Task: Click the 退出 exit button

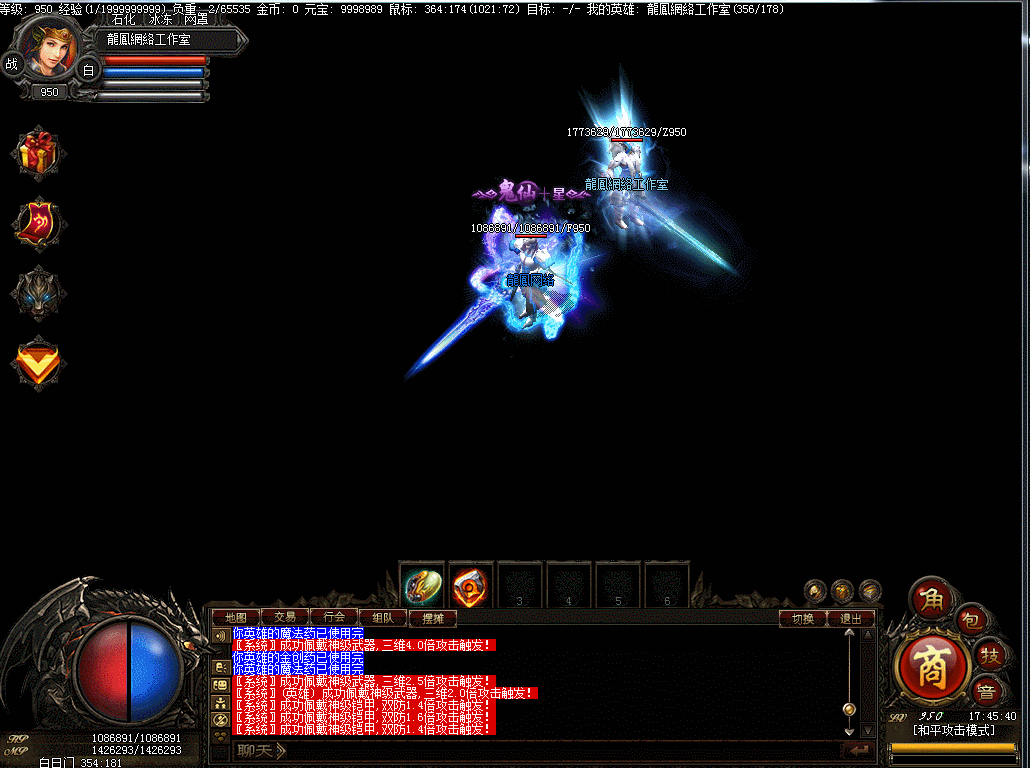Action: pyautogui.click(x=851, y=618)
